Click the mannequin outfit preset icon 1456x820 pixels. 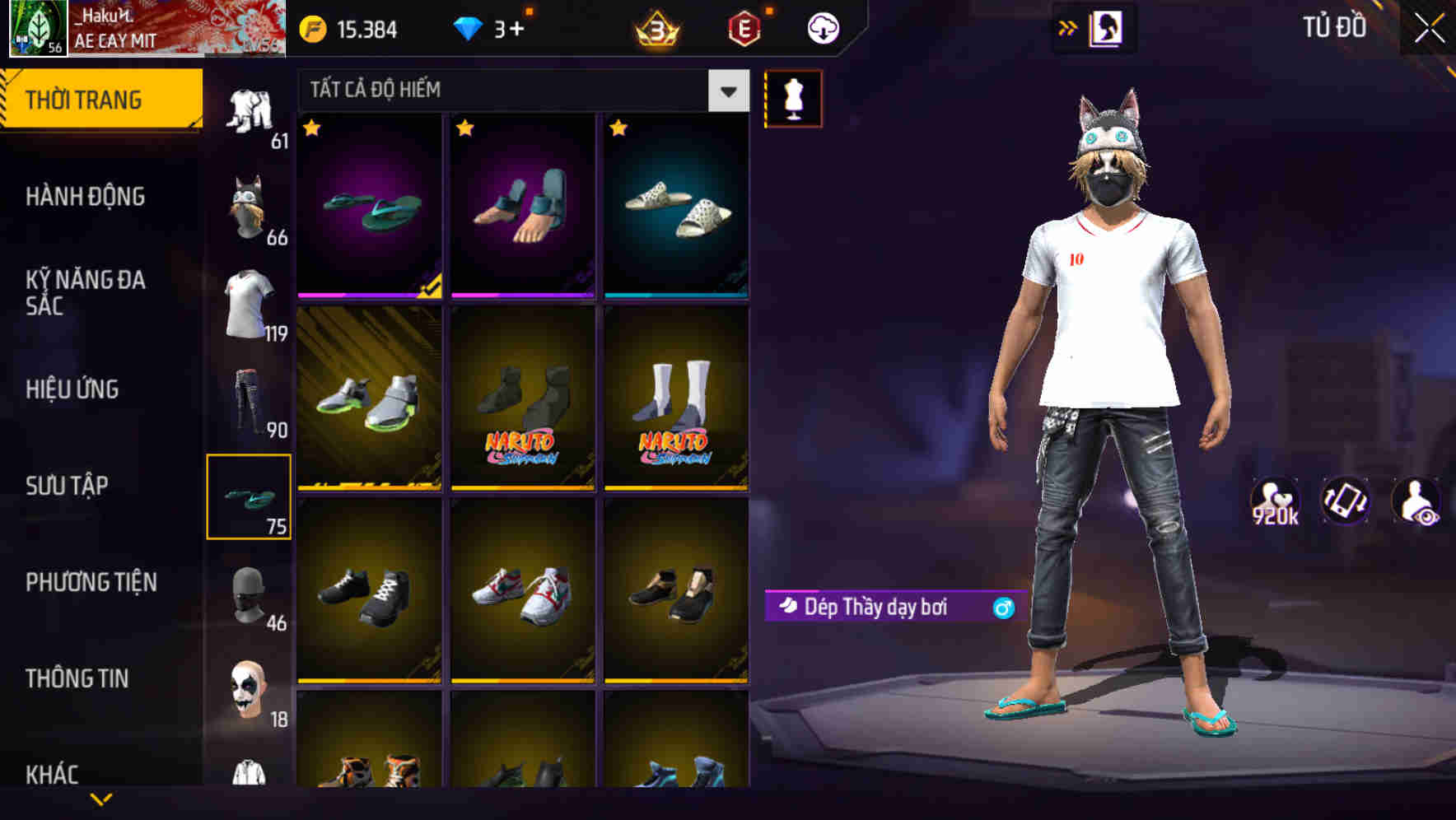pos(793,97)
